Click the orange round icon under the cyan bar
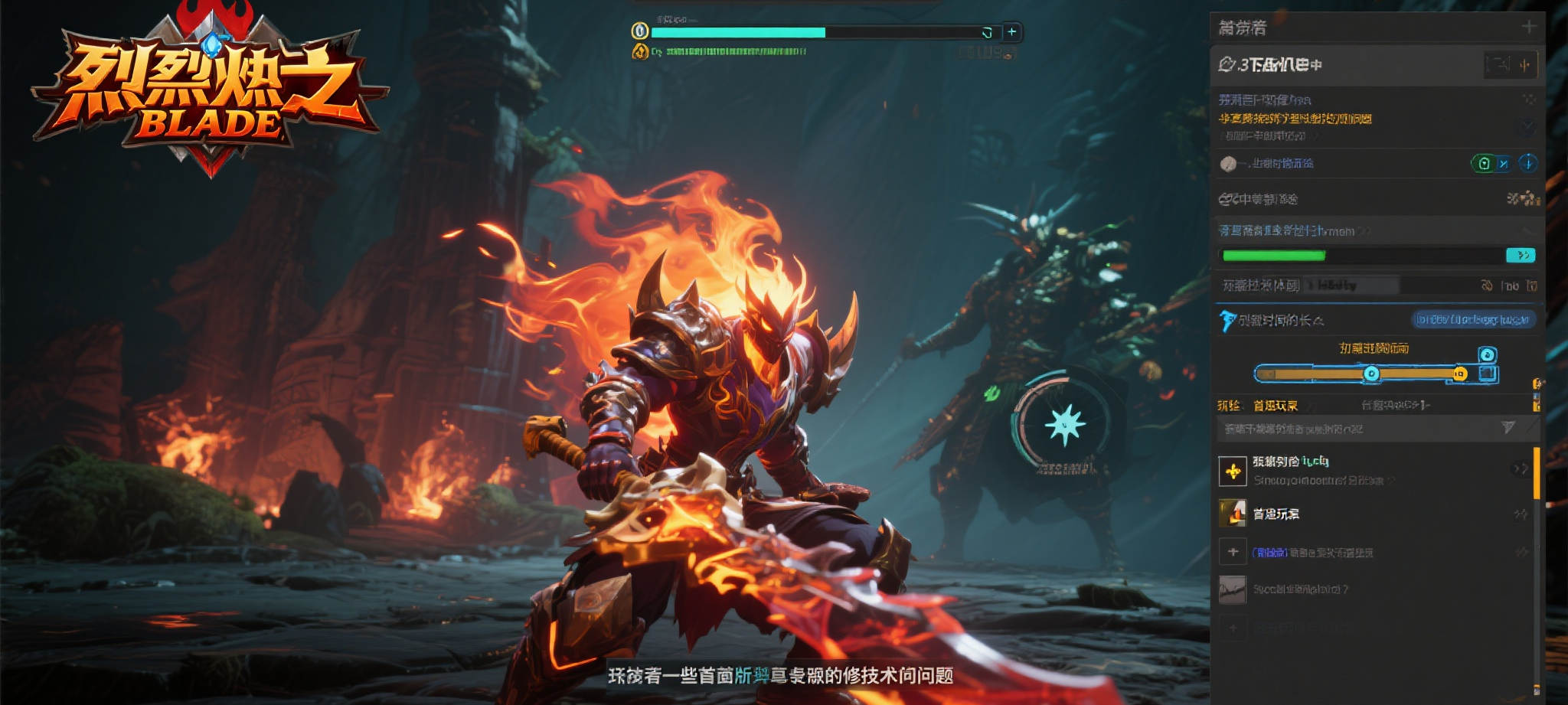 [x=639, y=52]
